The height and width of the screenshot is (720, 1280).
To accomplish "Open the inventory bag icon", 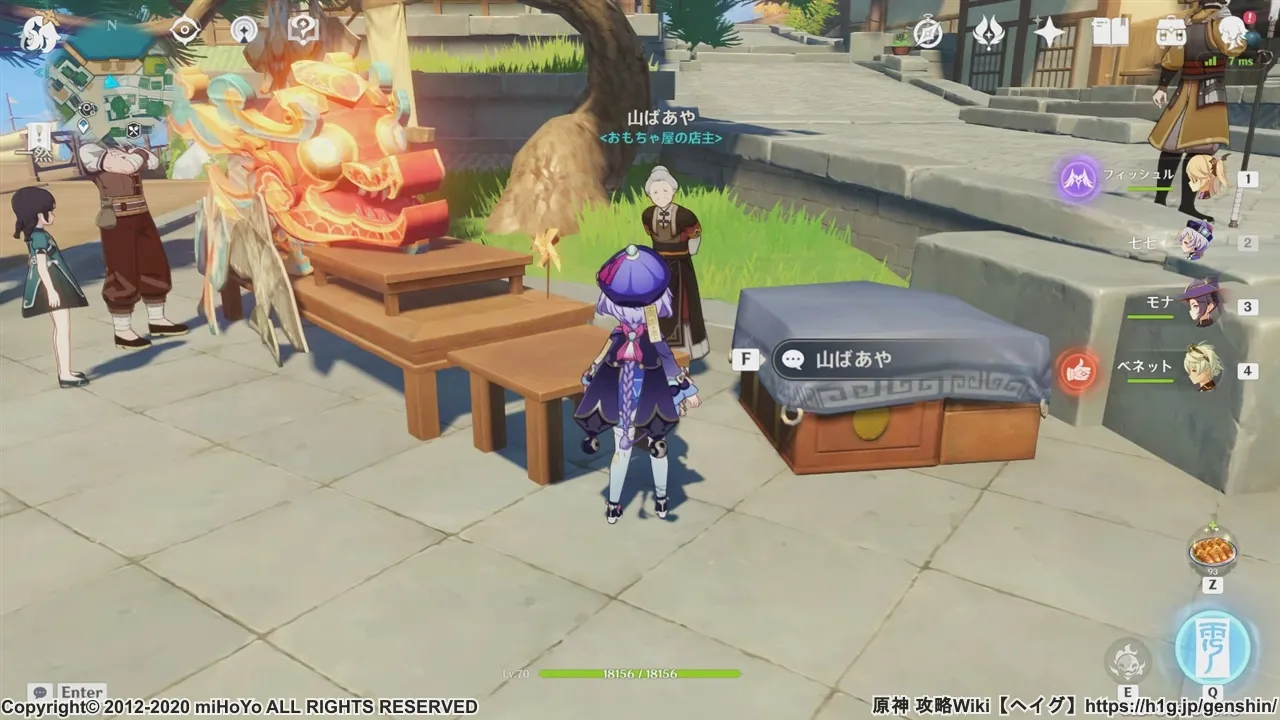I will (x=1172, y=32).
